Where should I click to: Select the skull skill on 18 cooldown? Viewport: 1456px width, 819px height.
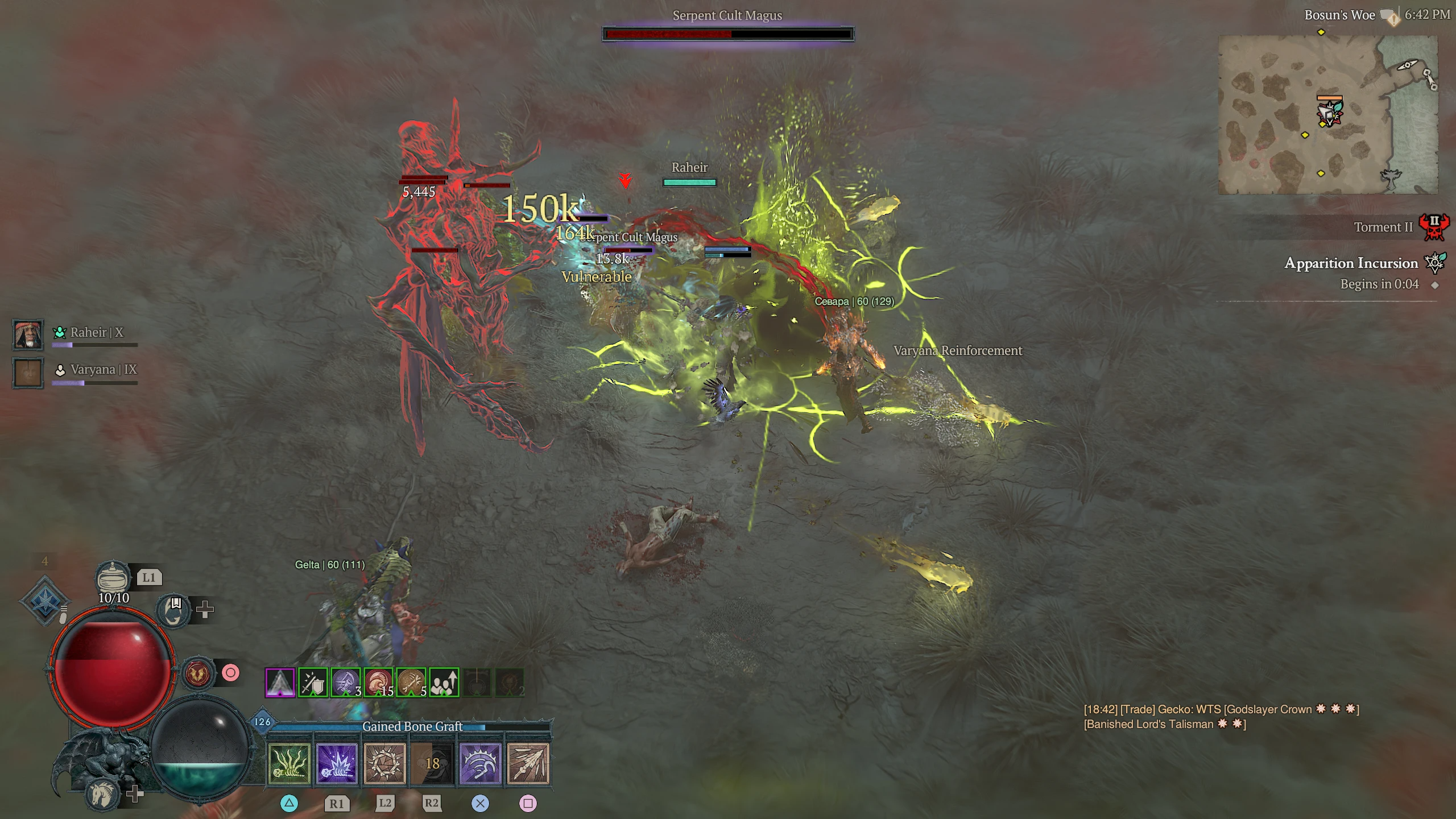pyautogui.click(x=432, y=763)
